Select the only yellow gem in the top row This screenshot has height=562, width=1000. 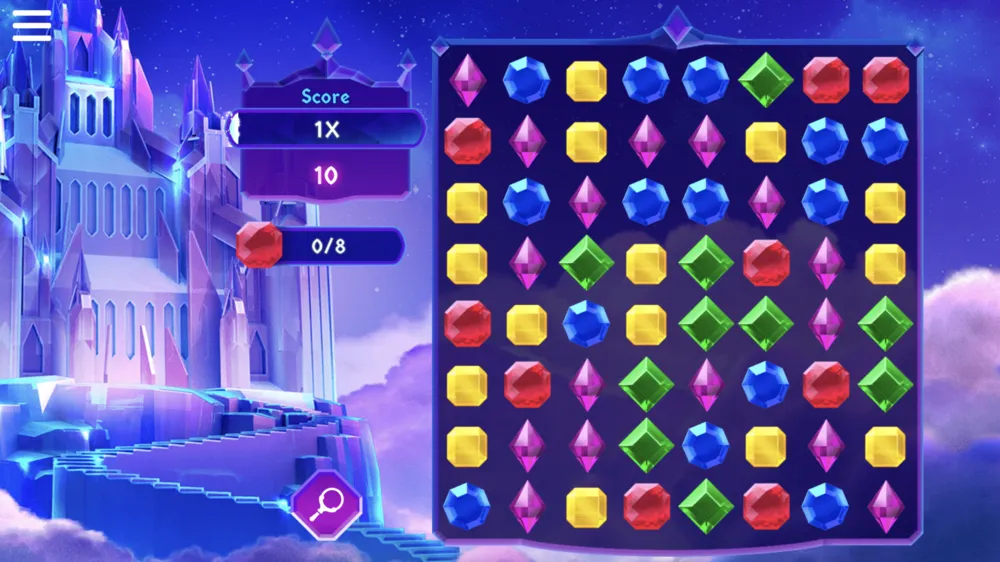(x=586, y=81)
